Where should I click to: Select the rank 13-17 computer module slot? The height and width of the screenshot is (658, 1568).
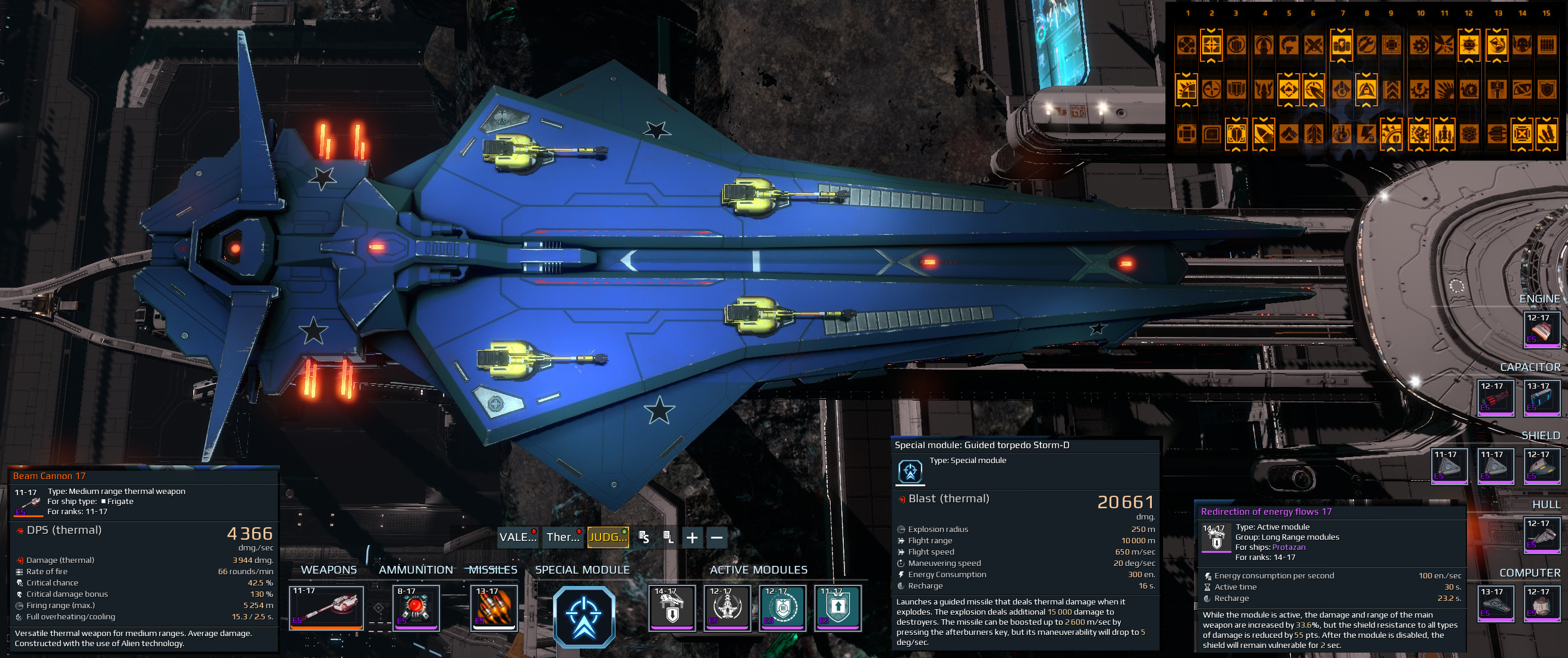(1495, 603)
